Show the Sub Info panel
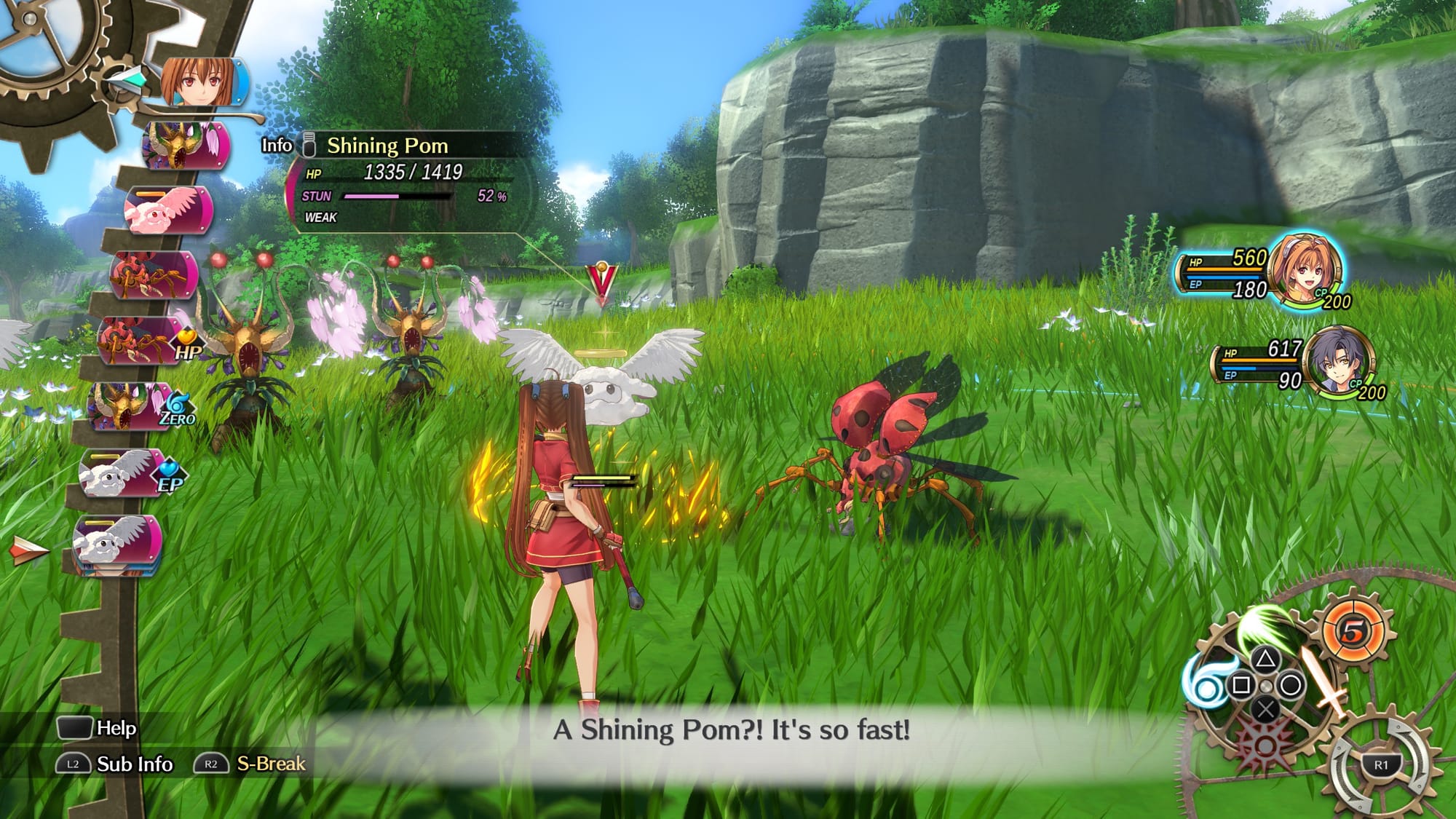This screenshot has width=1456, height=819. [x=115, y=764]
